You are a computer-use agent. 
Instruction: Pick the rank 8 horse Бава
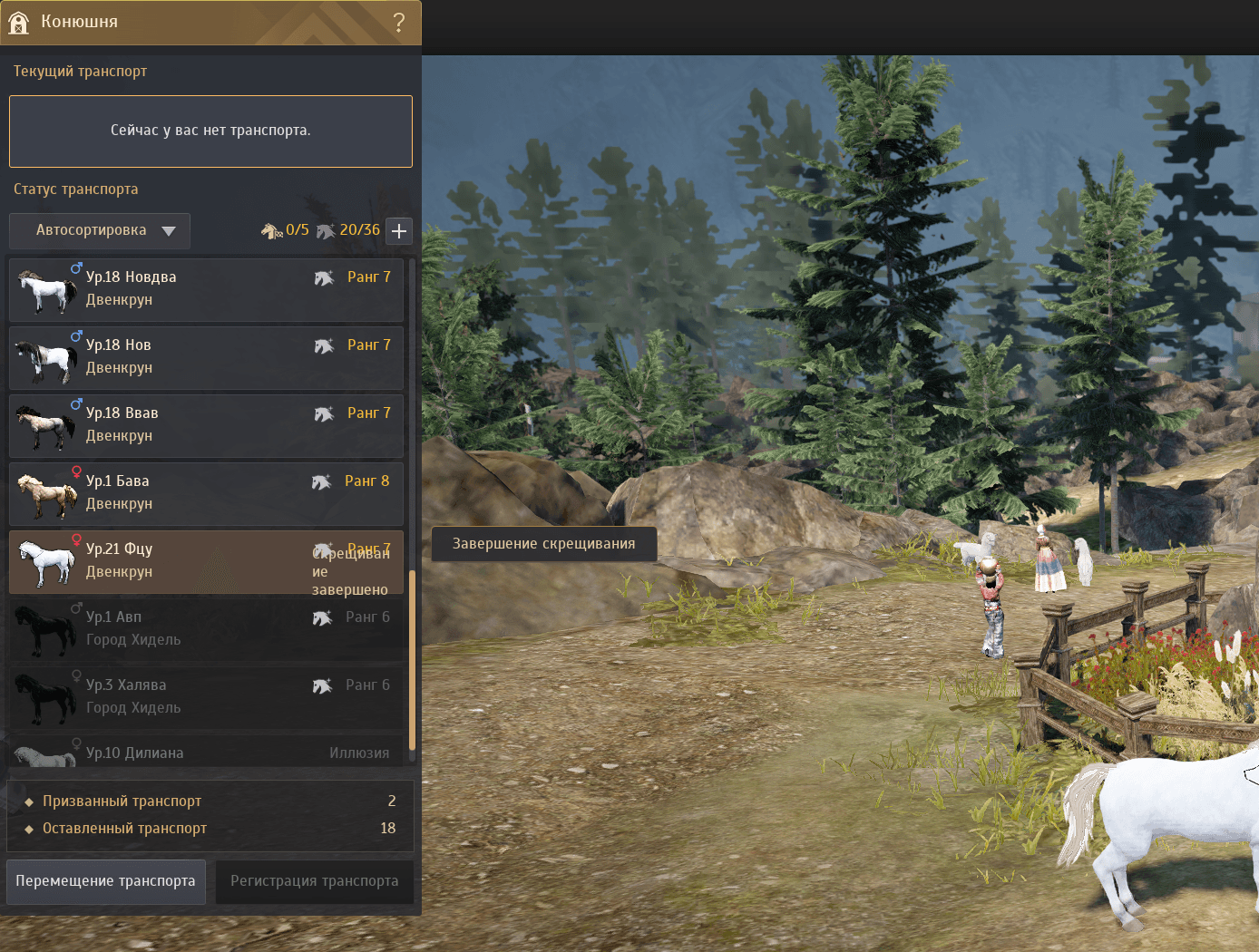click(206, 493)
